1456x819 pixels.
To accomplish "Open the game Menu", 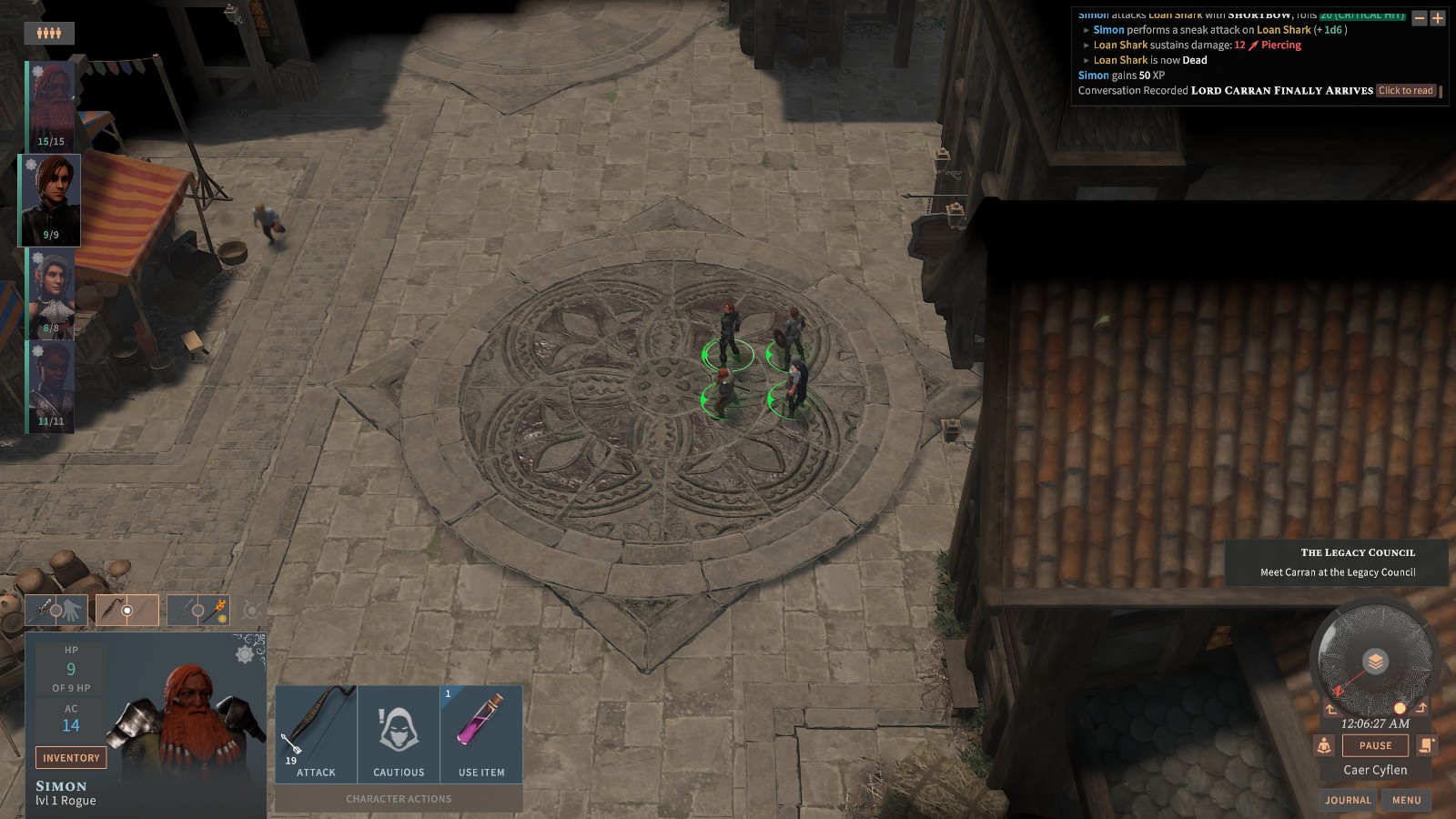I will (x=1406, y=800).
